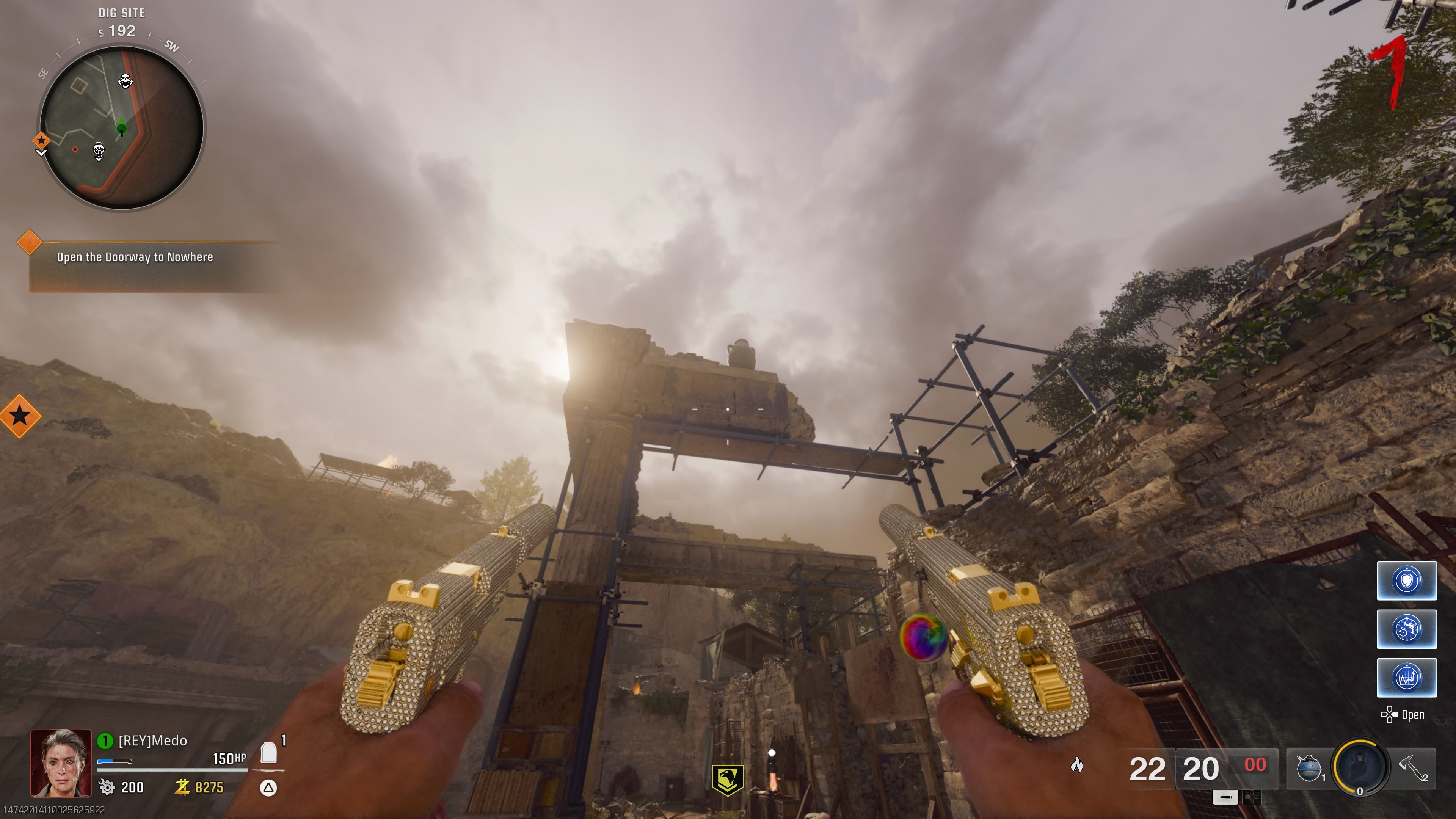Screen dimensions: 1456x819
Task: Click the white flame ammo mod icon
Action: (1077, 765)
